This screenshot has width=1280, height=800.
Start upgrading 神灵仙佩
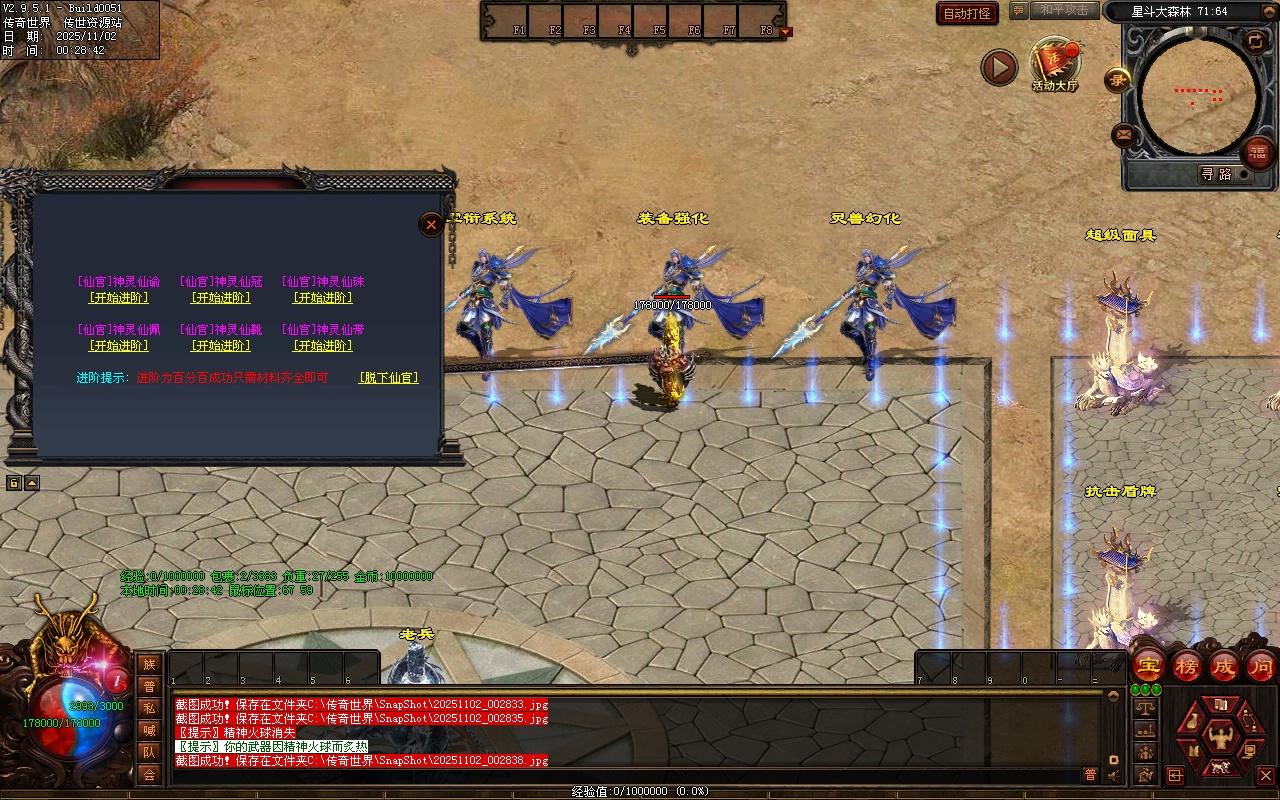119,346
